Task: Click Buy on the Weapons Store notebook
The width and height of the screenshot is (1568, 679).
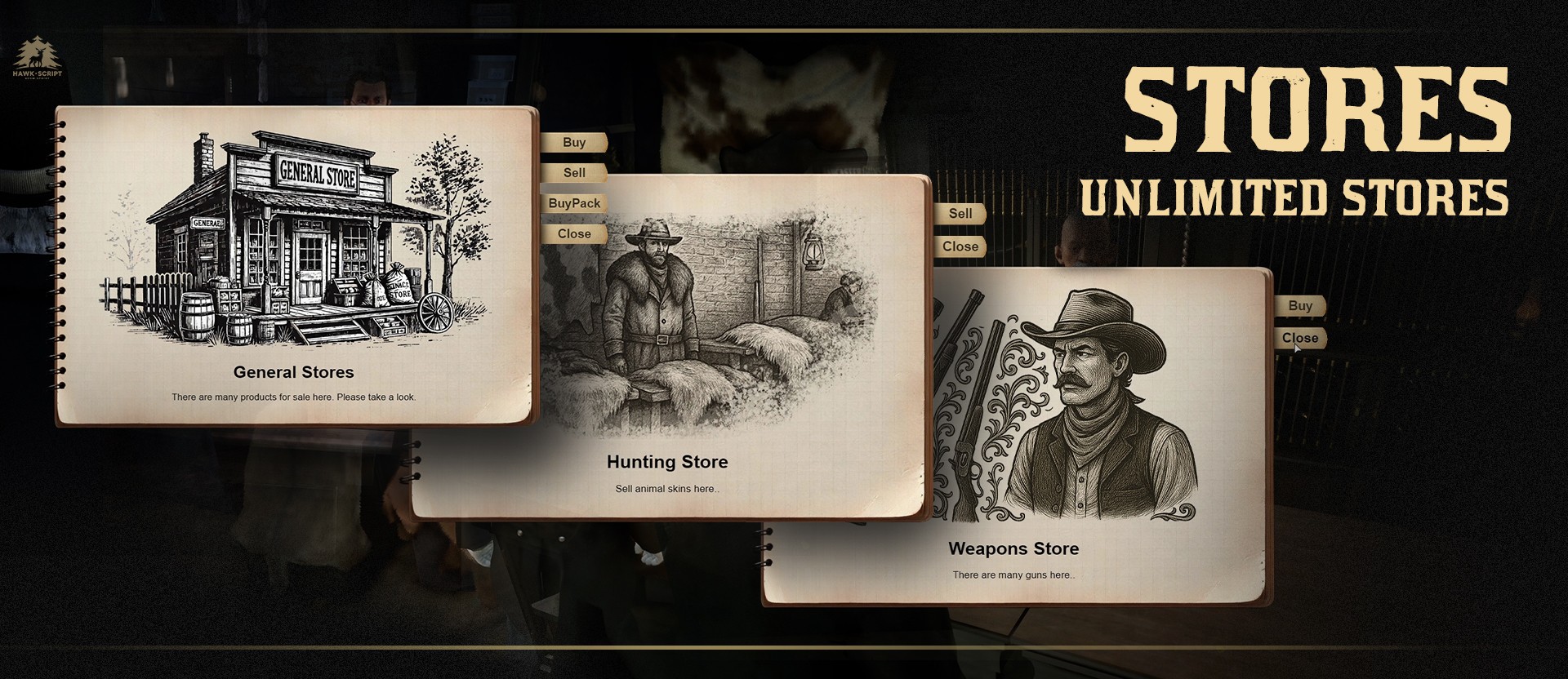Action: 1300,306
